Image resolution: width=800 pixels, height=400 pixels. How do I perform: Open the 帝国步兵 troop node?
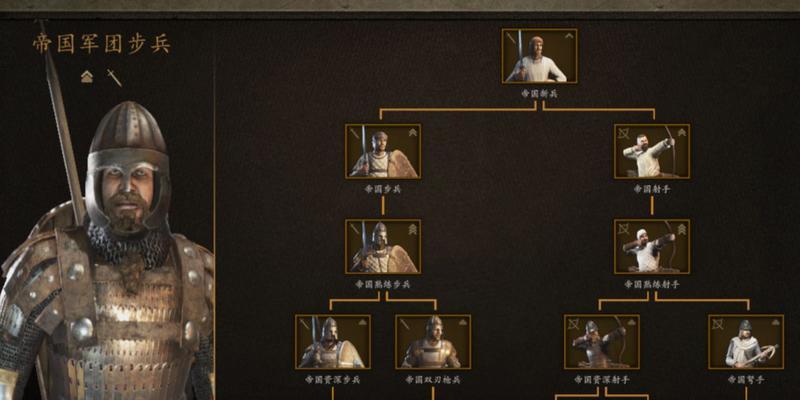pos(383,151)
